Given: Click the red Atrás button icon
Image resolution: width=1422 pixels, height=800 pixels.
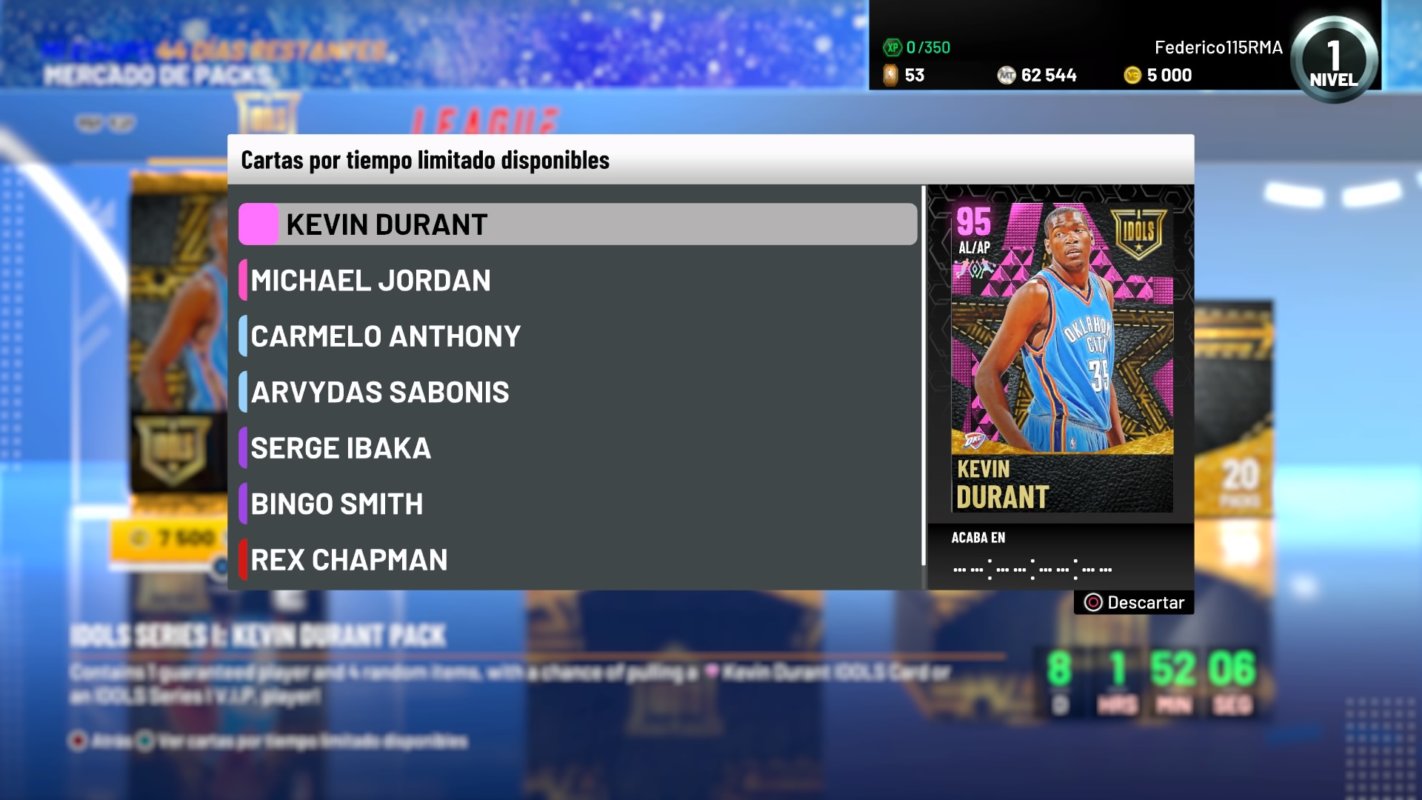Looking at the screenshot, I should click(78, 742).
